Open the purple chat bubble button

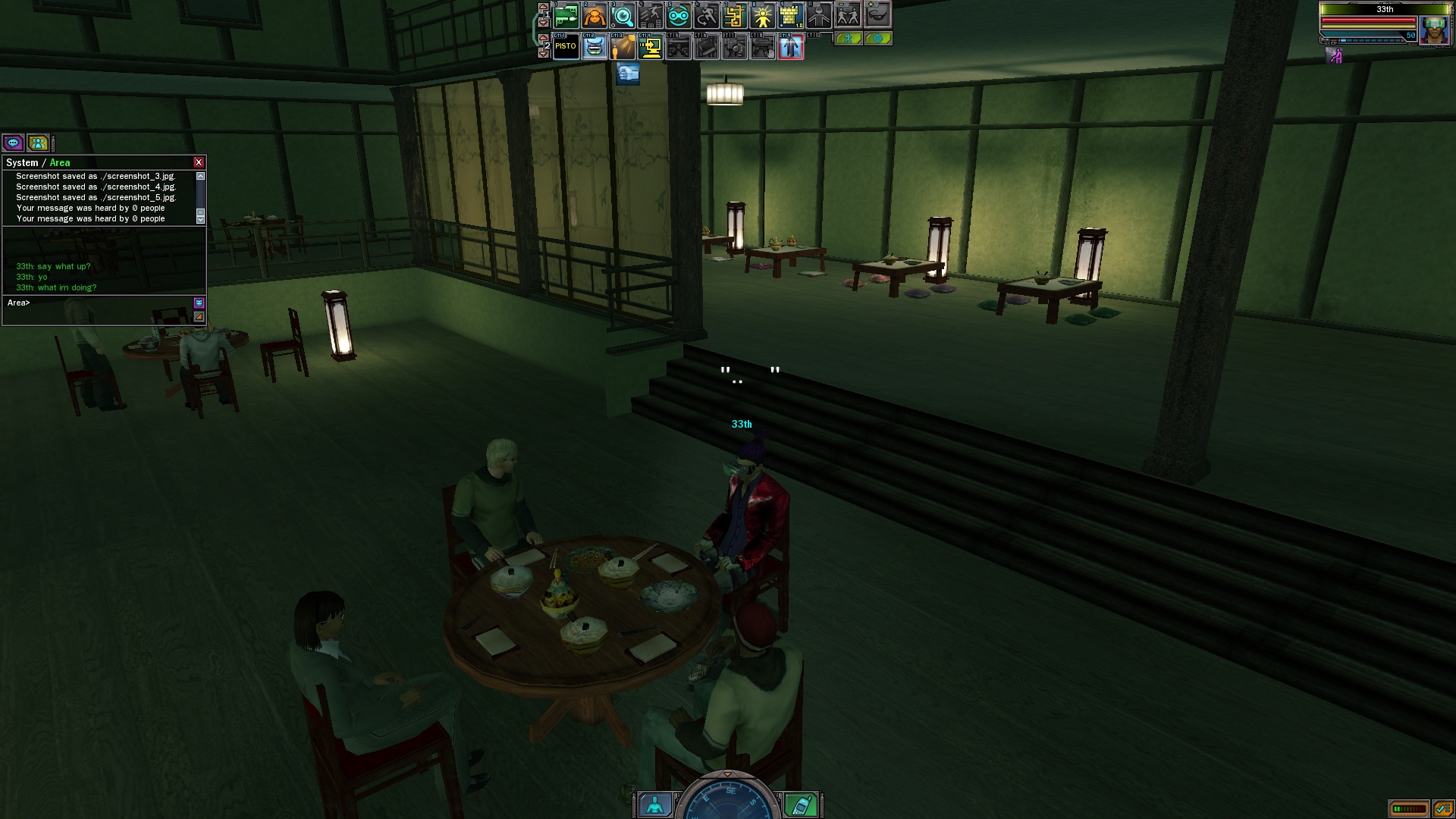tap(13, 143)
